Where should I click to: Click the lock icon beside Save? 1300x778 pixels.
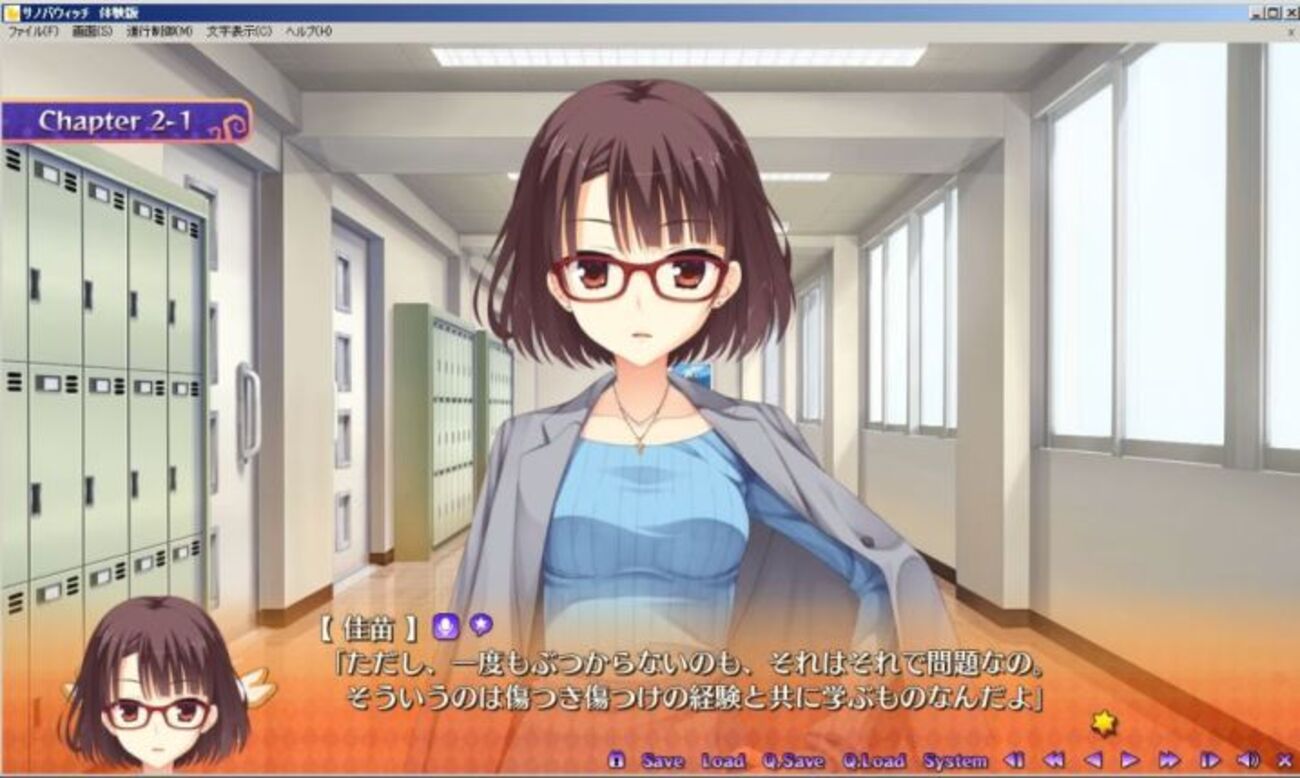coord(616,761)
